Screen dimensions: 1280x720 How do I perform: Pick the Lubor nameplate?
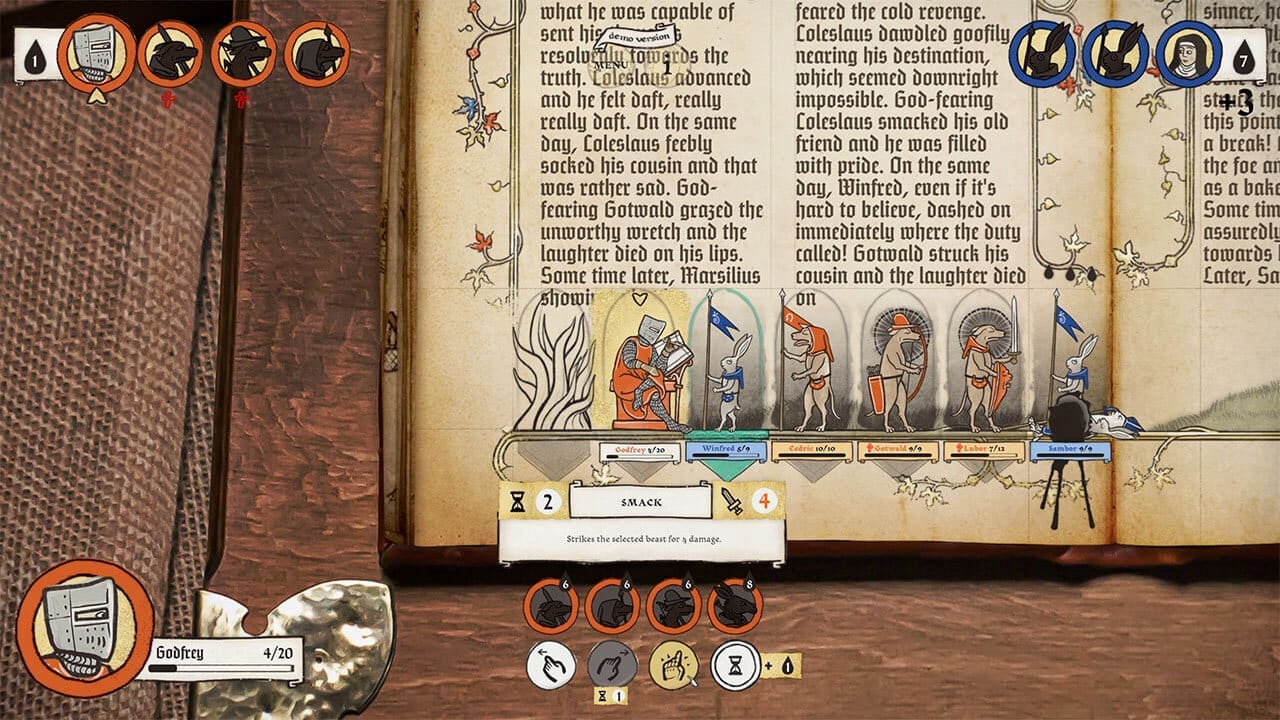pos(983,451)
